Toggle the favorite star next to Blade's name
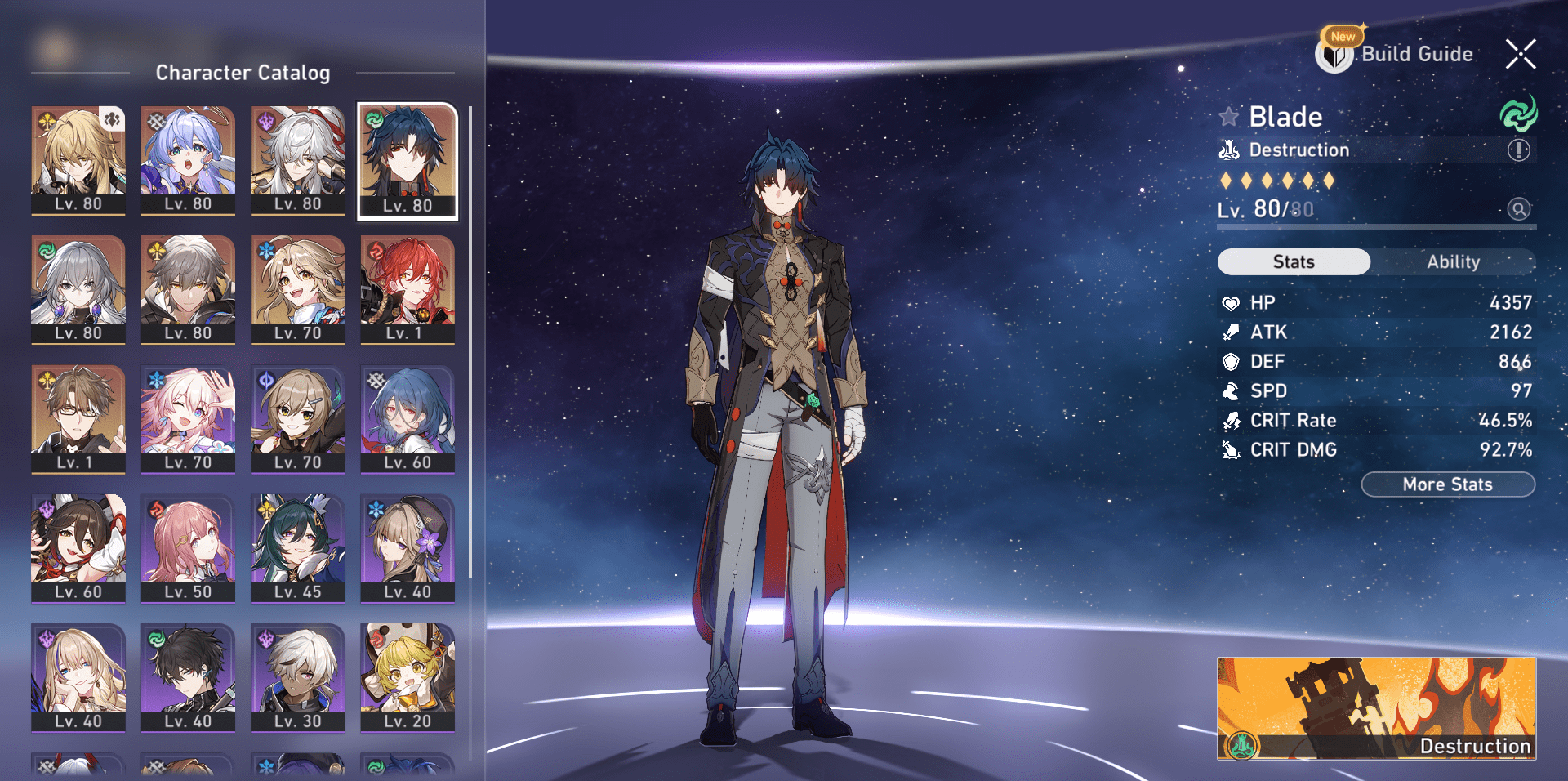1568x781 pixels. click(x=1229, y=116)
